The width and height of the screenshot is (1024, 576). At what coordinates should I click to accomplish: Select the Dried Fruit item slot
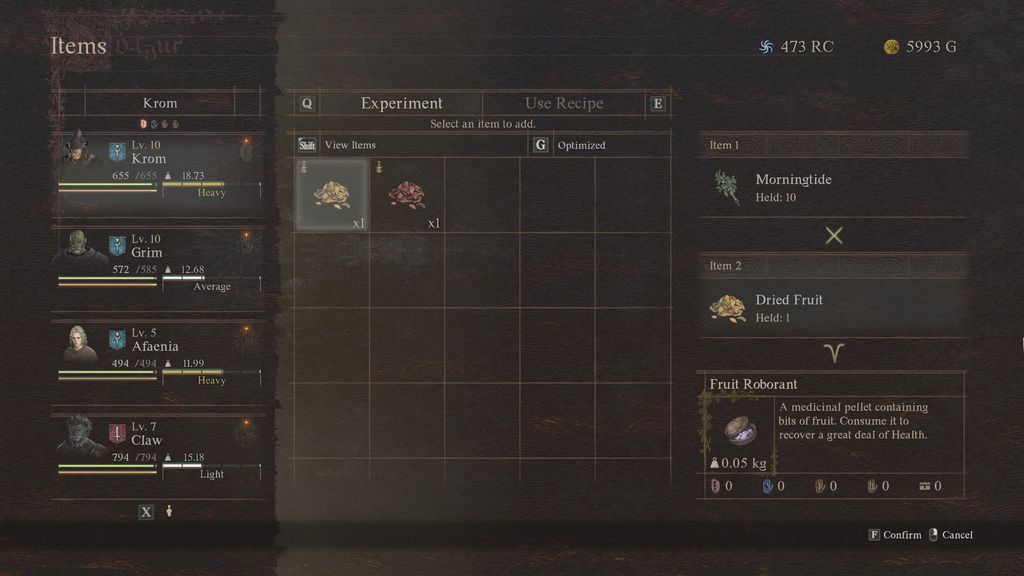pos(332,195)
